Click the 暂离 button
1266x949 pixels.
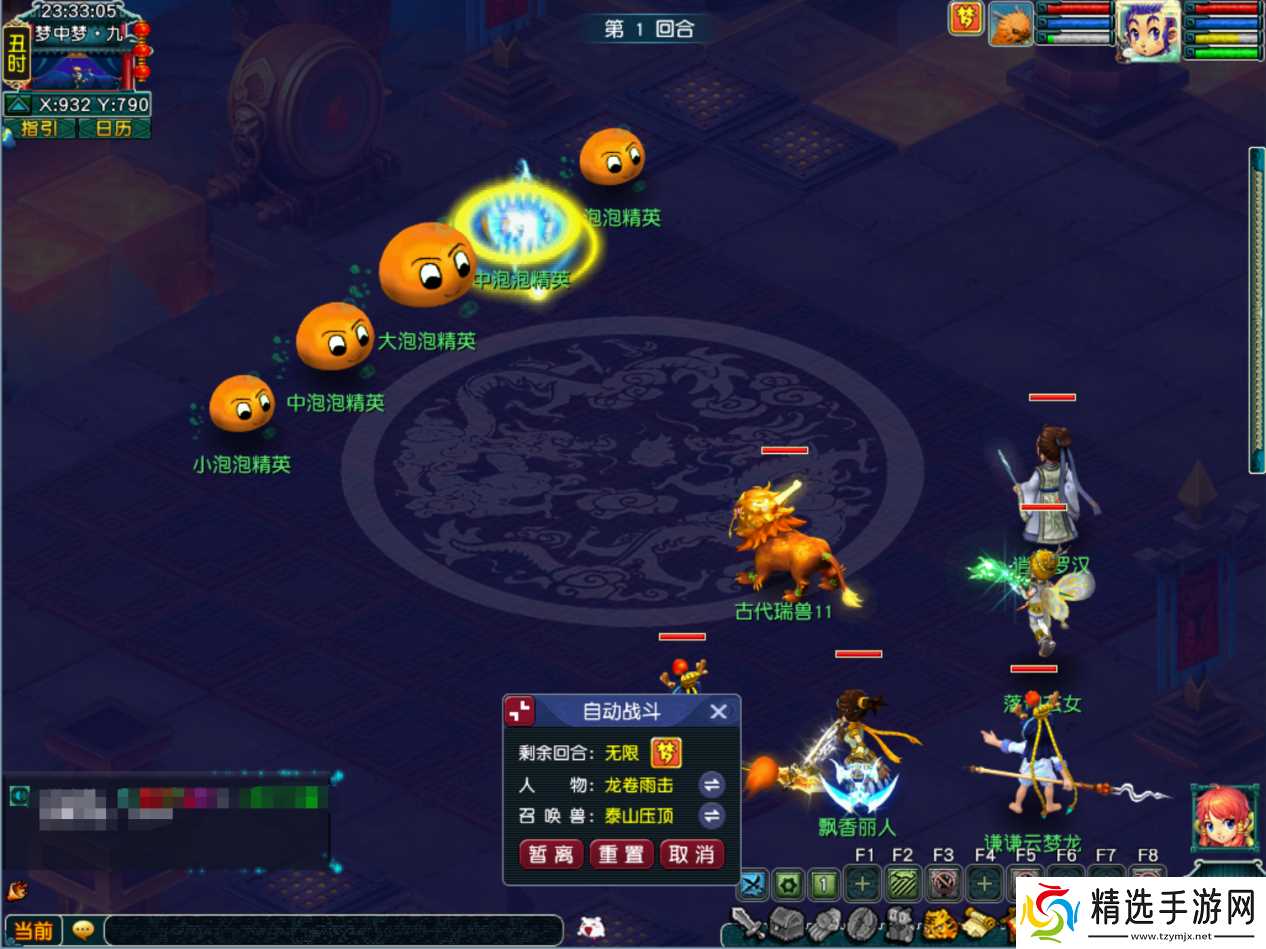pos(551,854)
